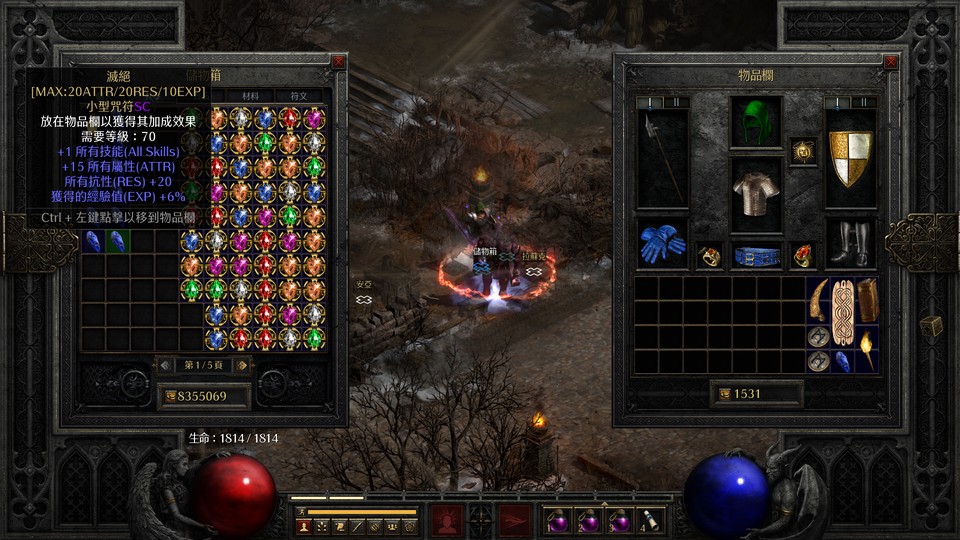
Task: Select the gold and white shield
Action: pos(850,157)
